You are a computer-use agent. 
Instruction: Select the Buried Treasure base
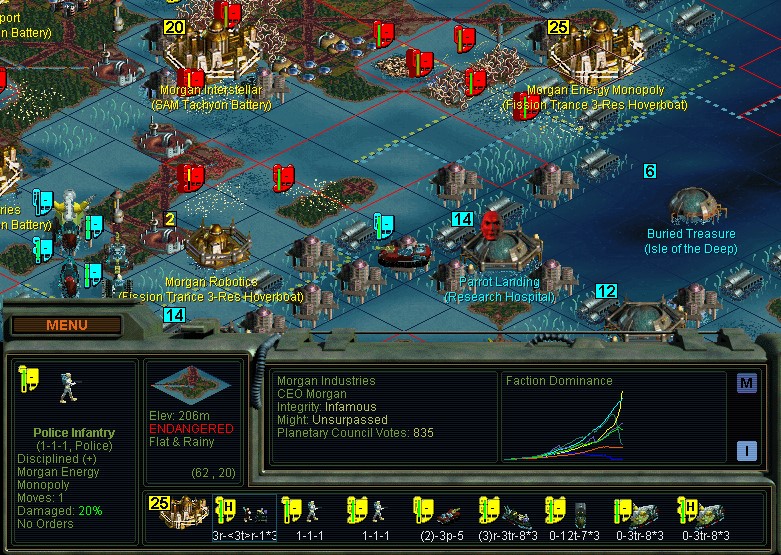(692, 205)
